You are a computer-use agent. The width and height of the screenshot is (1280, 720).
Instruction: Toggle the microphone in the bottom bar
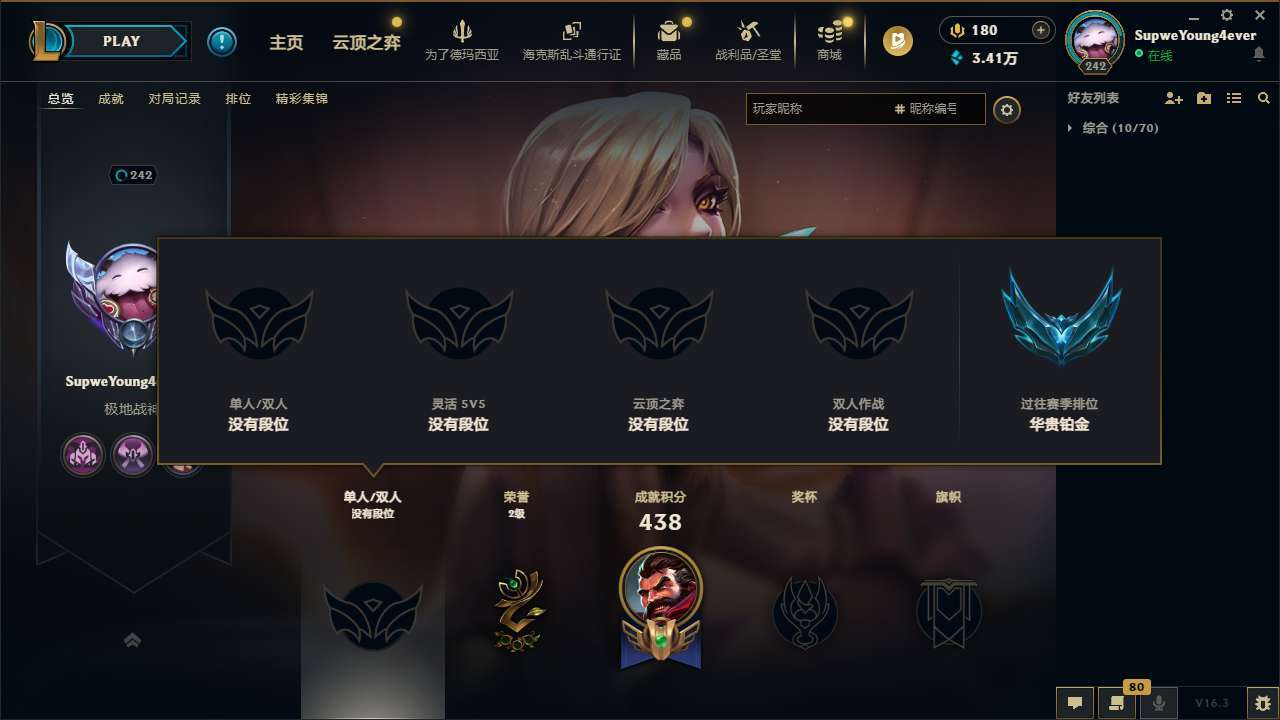point(1158,703)
